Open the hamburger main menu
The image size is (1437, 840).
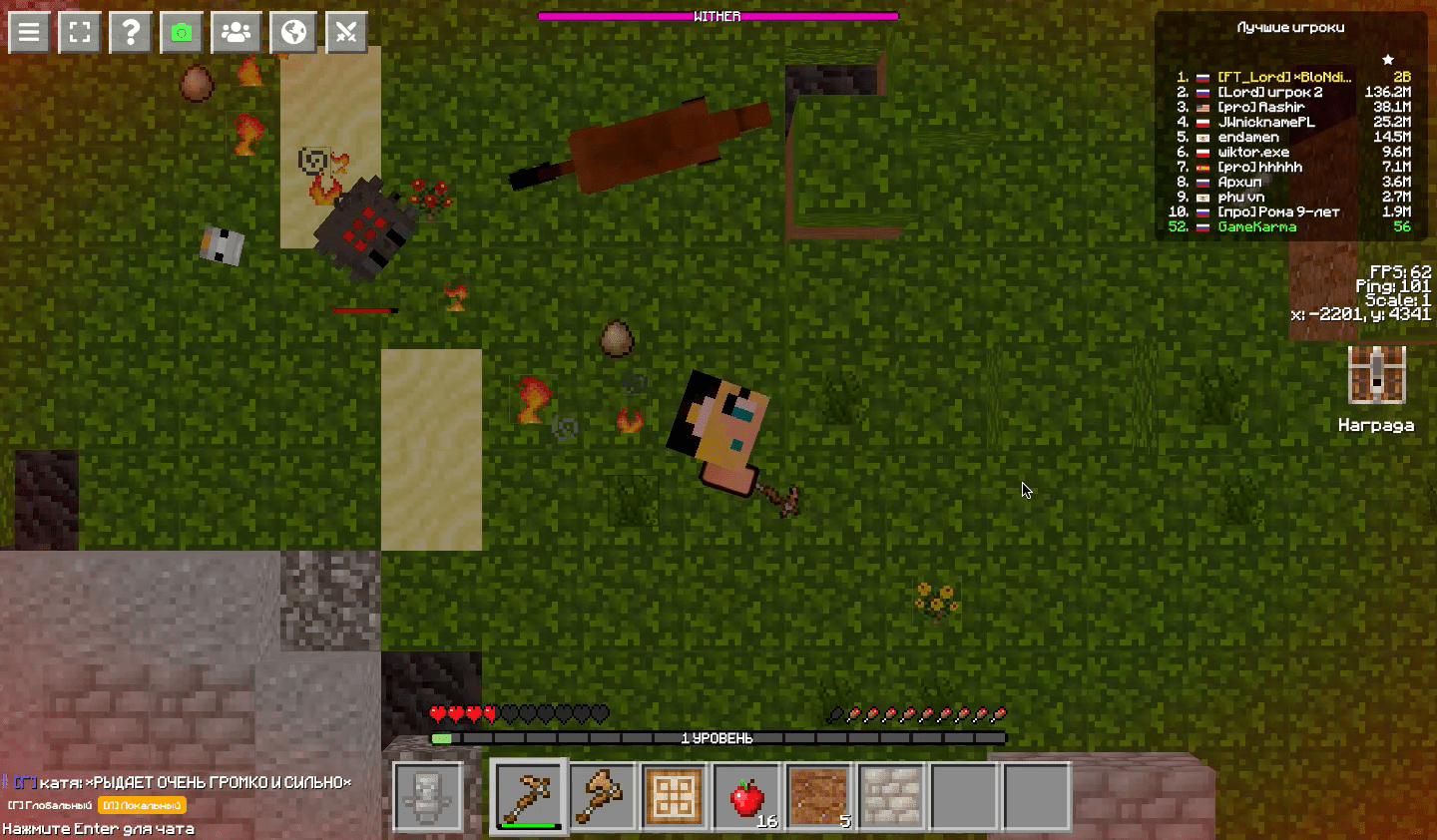[x=29, y=32]
